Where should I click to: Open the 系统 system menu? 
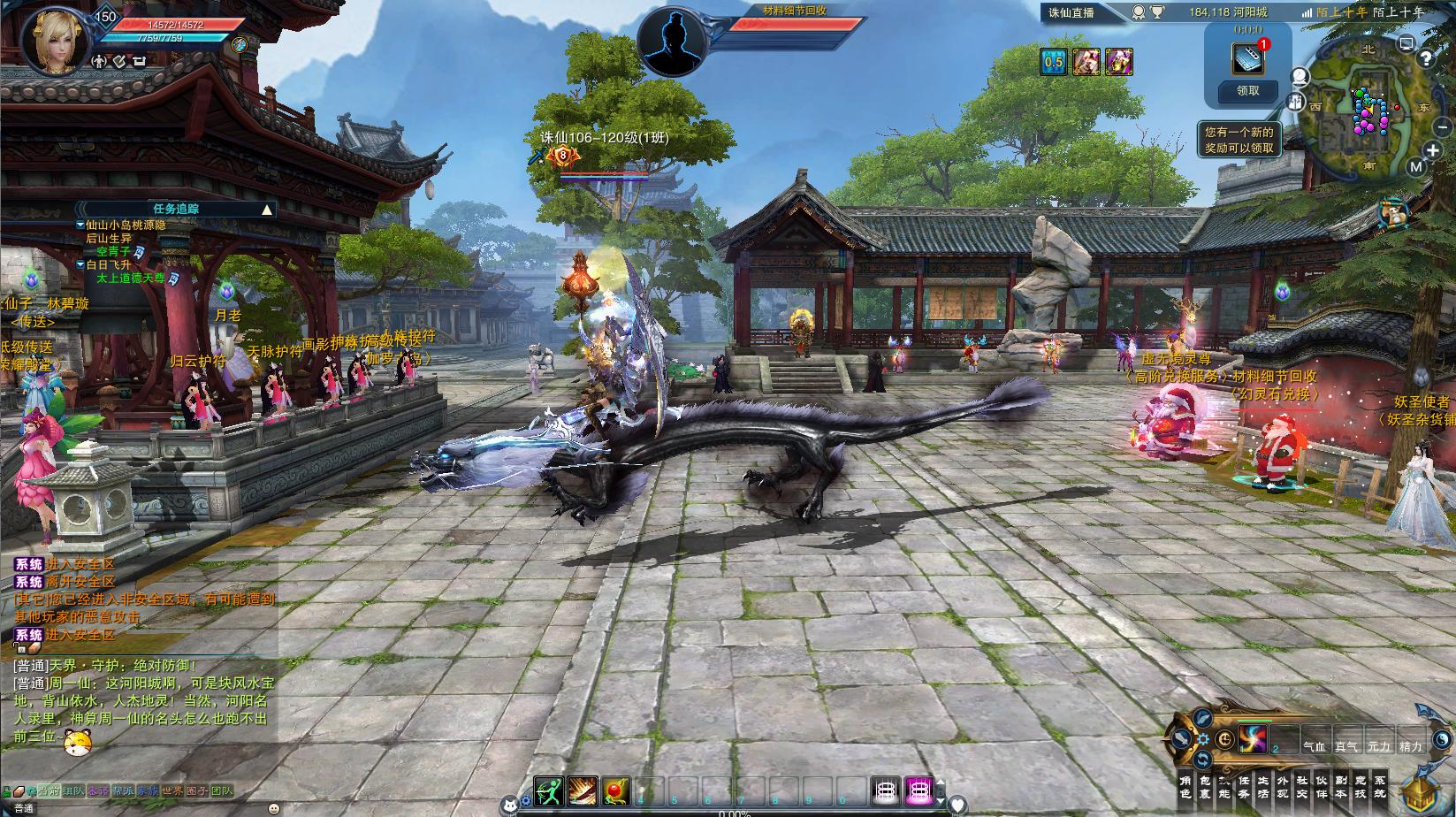pyautogui.click(x=1380, y=787)
